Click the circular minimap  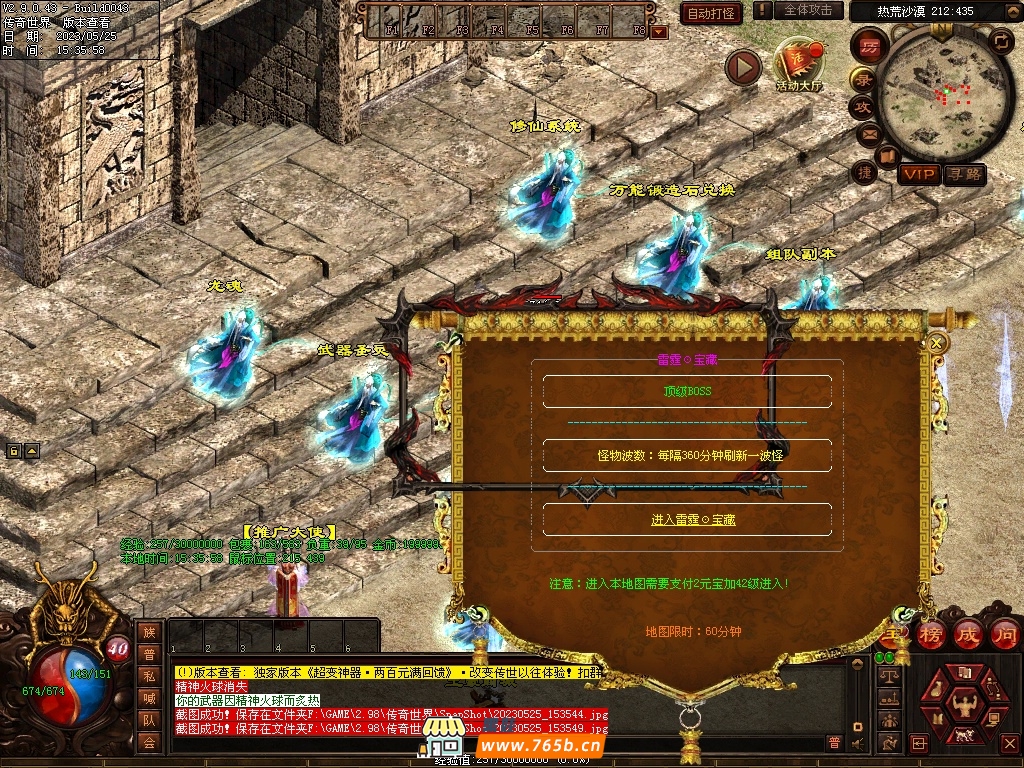(943, 93)
